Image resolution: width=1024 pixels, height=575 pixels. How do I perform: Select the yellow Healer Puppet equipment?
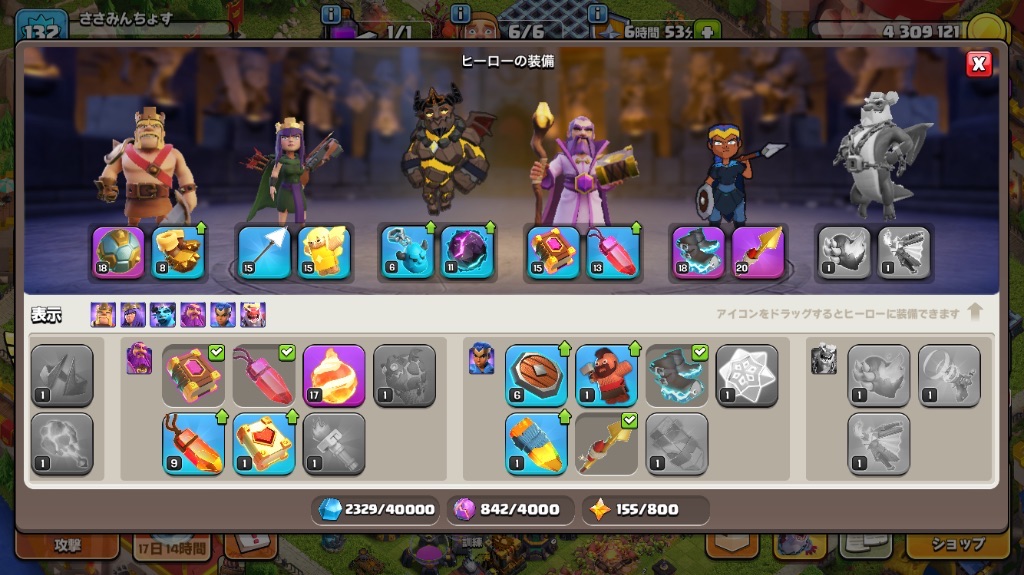323,251
